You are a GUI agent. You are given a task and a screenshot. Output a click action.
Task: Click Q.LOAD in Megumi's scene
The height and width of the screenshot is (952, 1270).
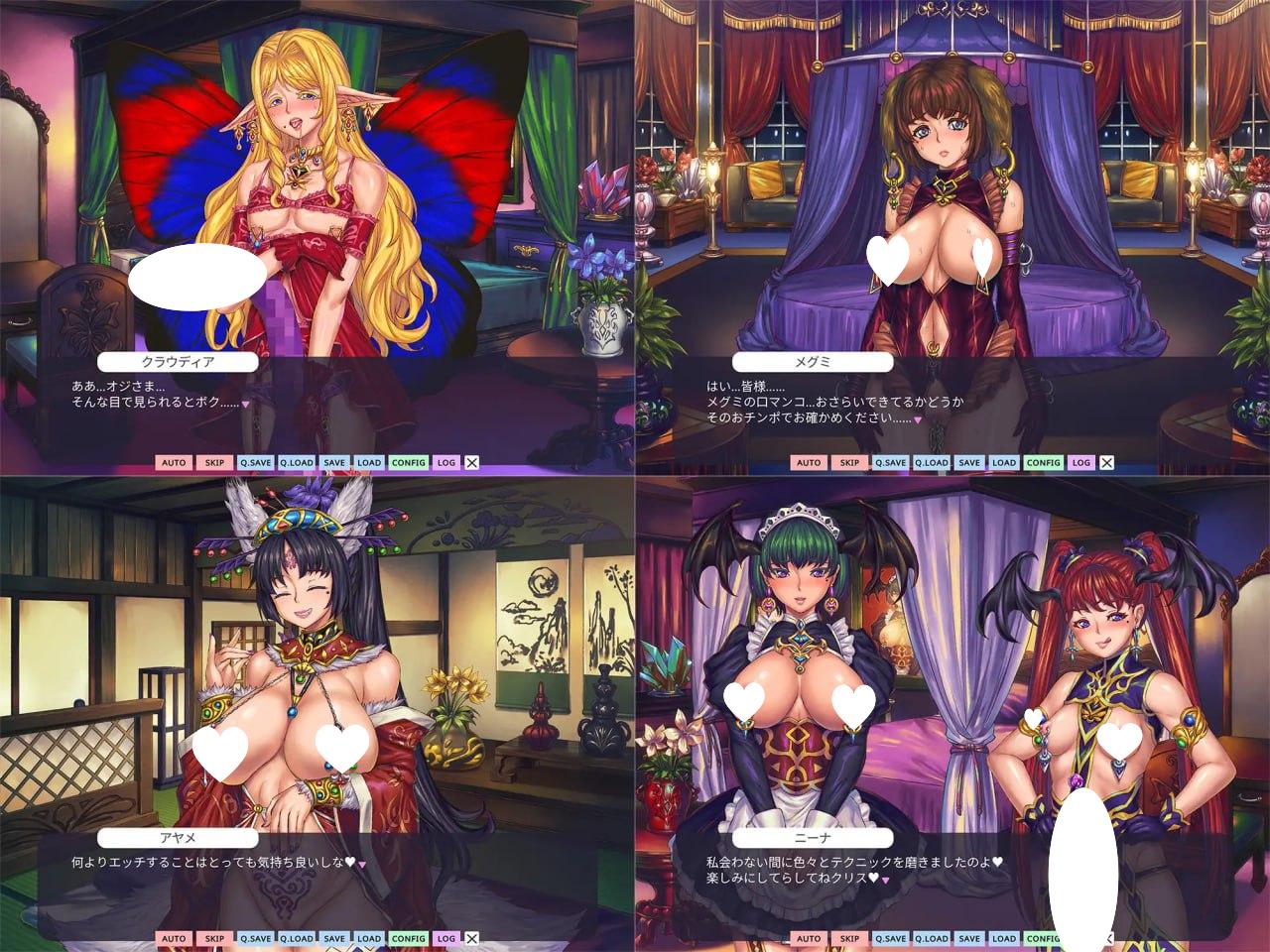pos(932,462)
